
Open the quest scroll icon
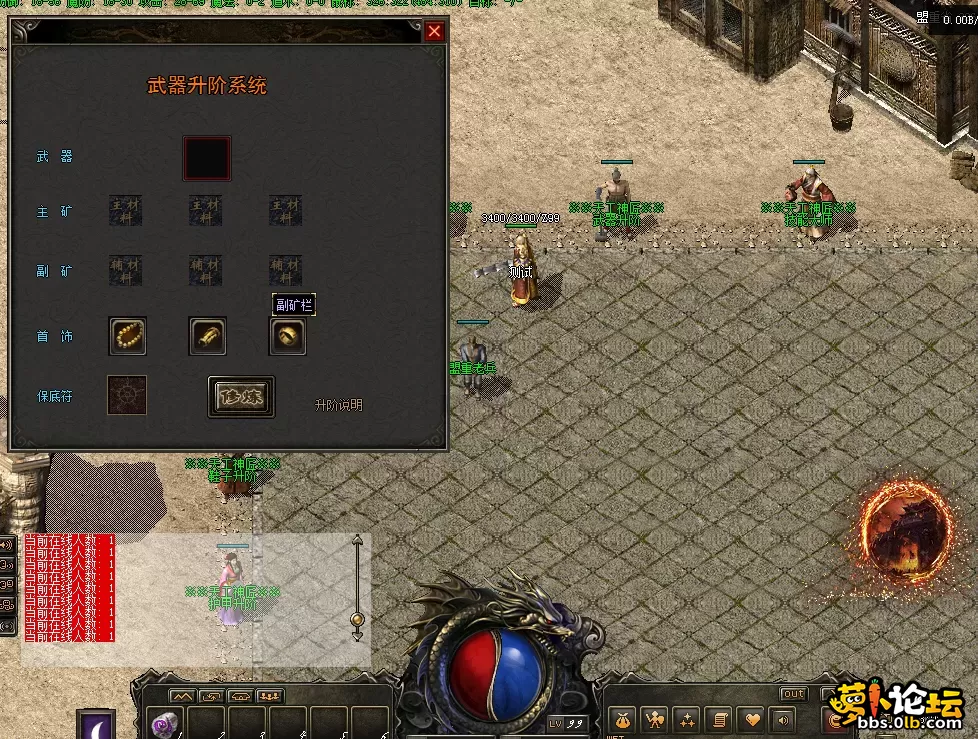coord(718,719)
